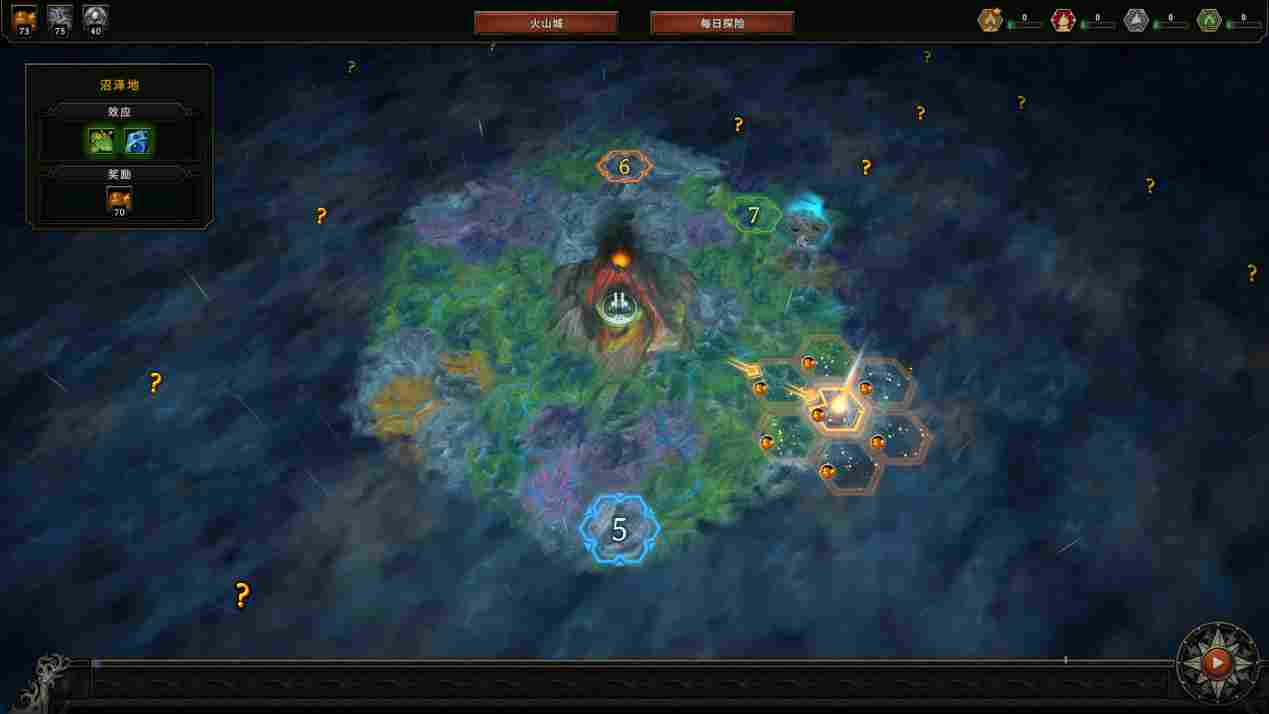Image resolution: width=1269 pixels, height=714 pixels.
Task: Click the grey resource icon showing 75
Action: click(60, 18)
